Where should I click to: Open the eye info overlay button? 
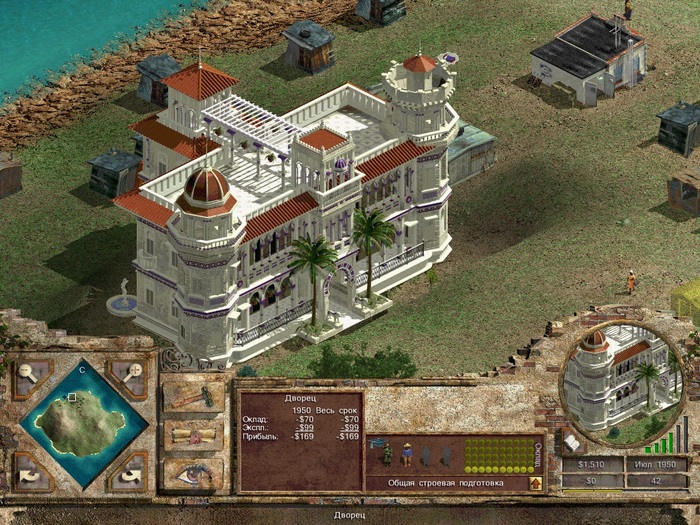193,472
